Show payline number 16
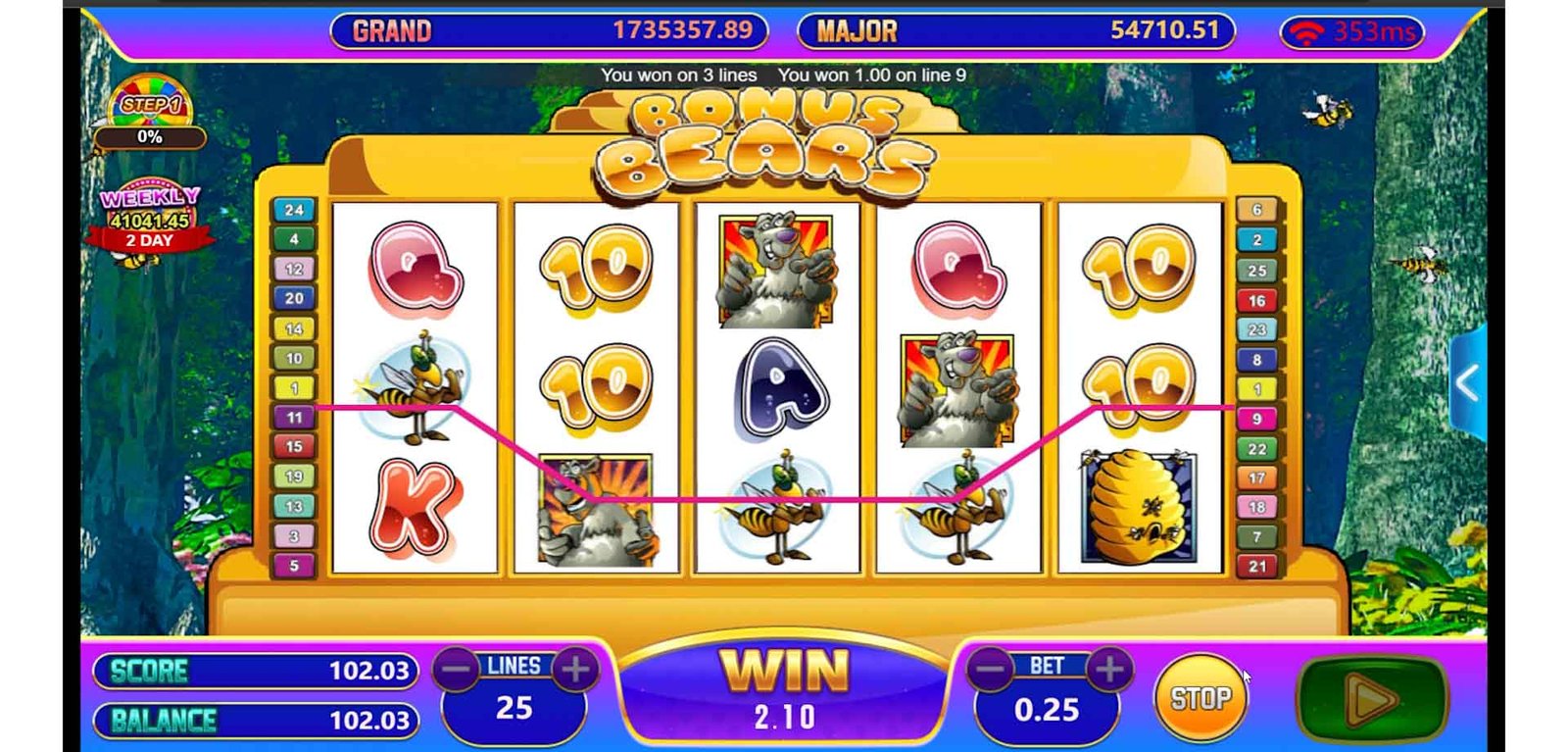 coord(1256,300)
